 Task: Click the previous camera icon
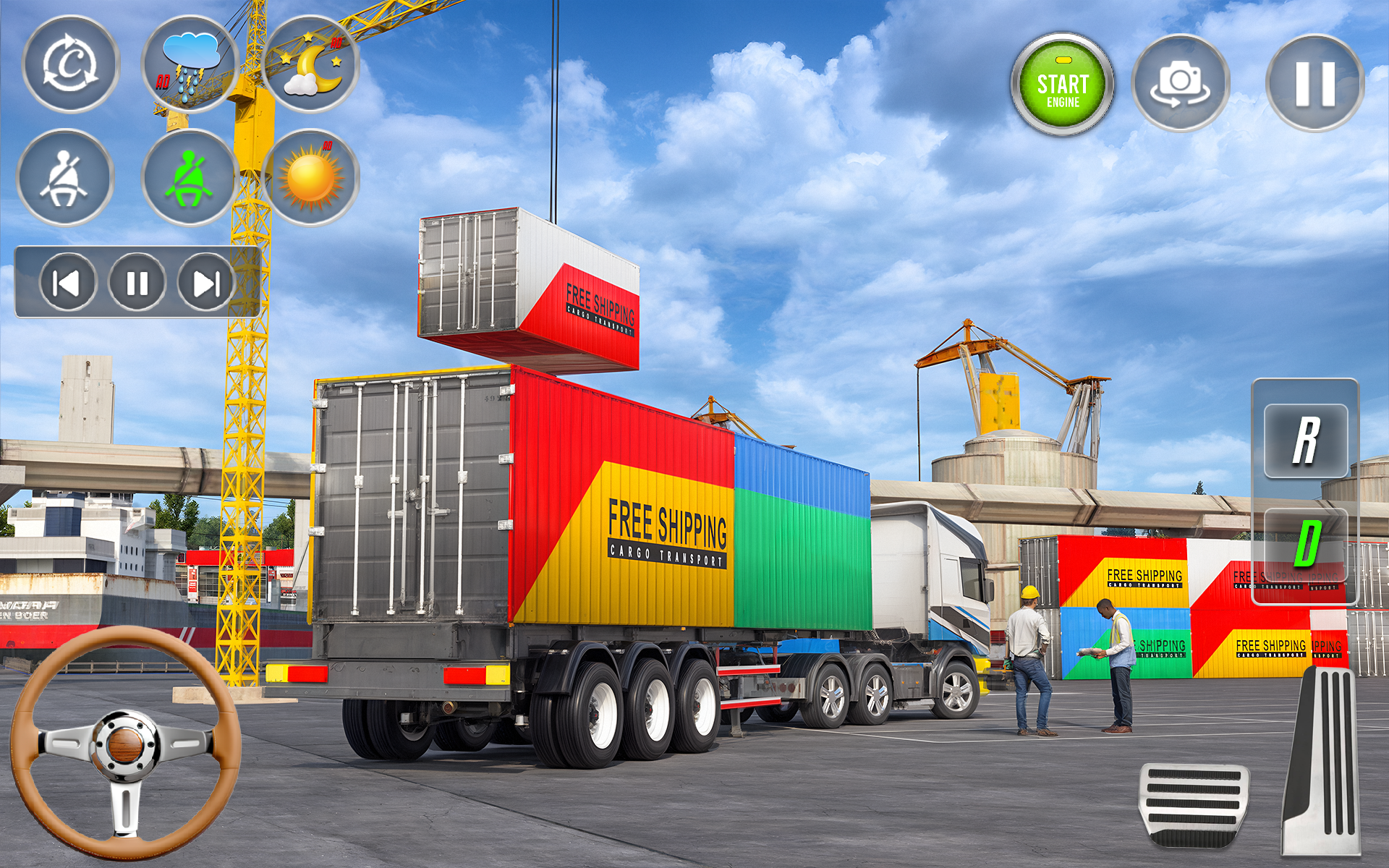pos(67,284)
